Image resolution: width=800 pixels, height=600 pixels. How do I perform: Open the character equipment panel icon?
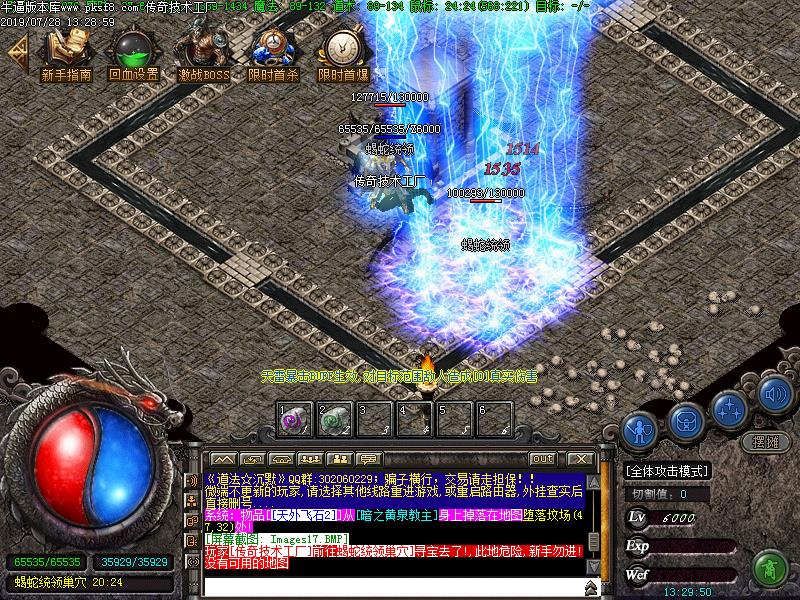click(638, 430)
